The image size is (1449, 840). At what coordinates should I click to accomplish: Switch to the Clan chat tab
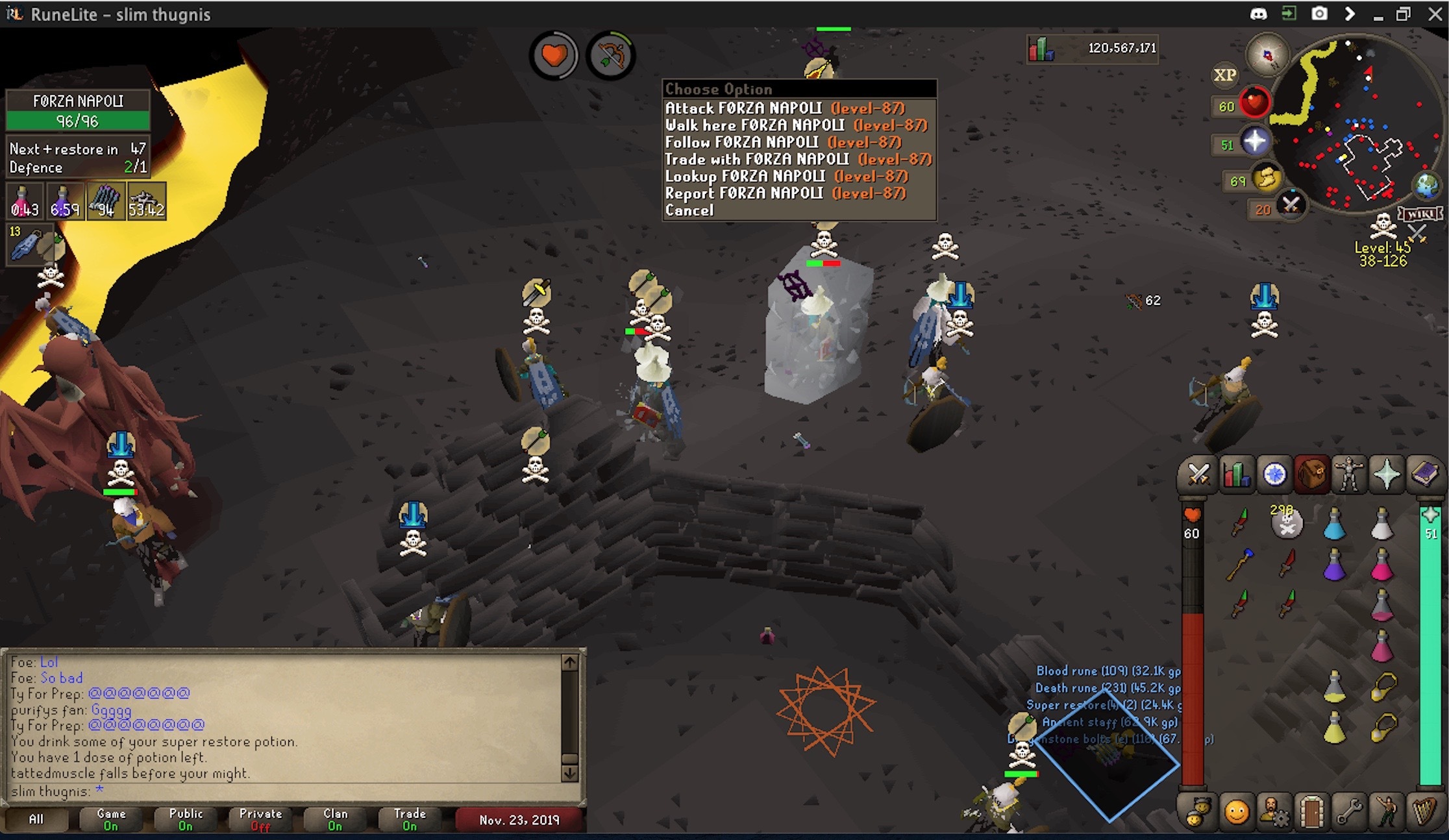335,819
